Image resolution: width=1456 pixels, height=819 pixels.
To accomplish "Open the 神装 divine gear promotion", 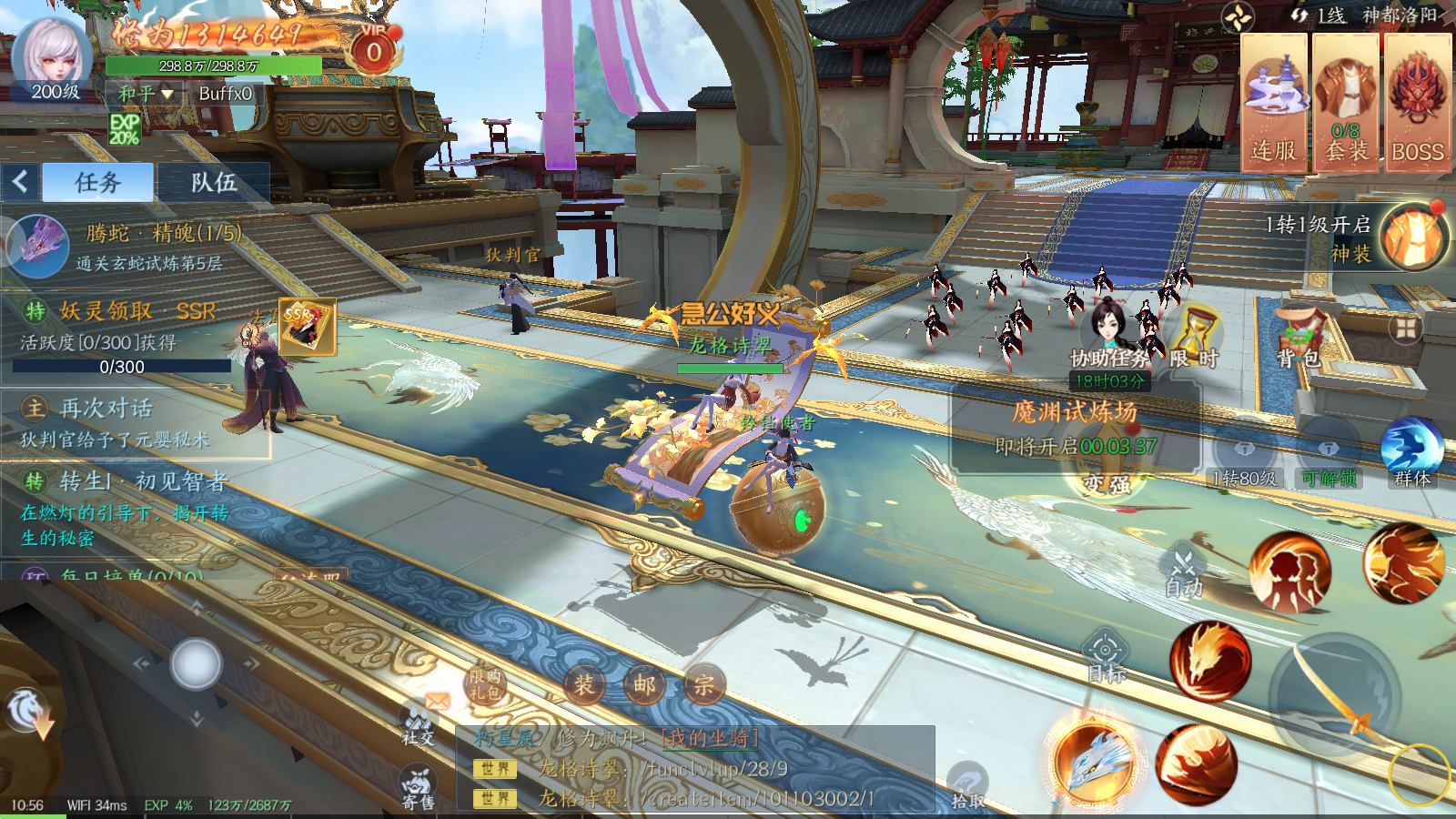I will [x=1412, y=238].
